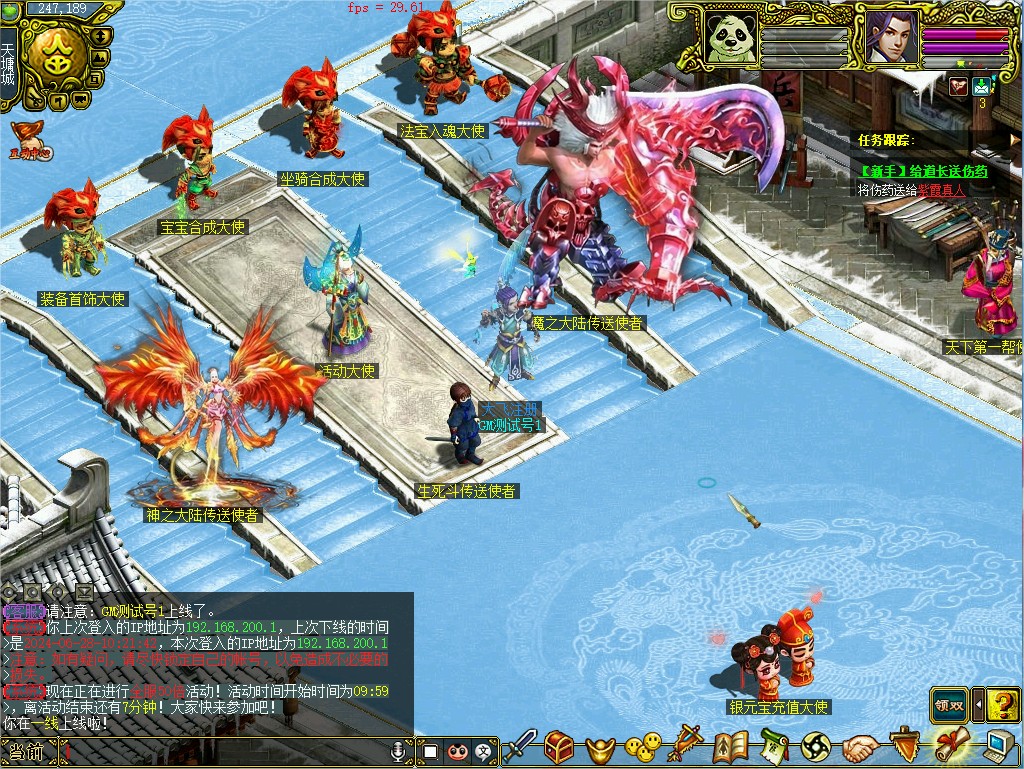Select the red banner guild icon
The width and height of the screenshot is (1024, 769).
pos(687,745)
